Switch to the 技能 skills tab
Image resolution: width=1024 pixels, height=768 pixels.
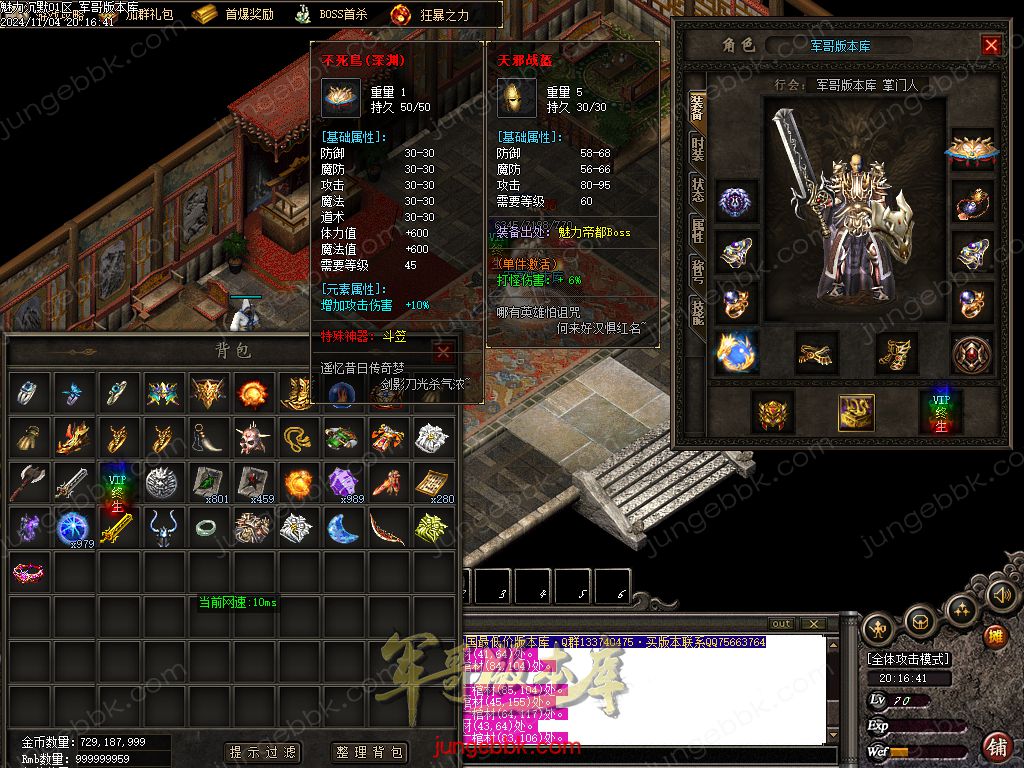click(x=697, y=310)
